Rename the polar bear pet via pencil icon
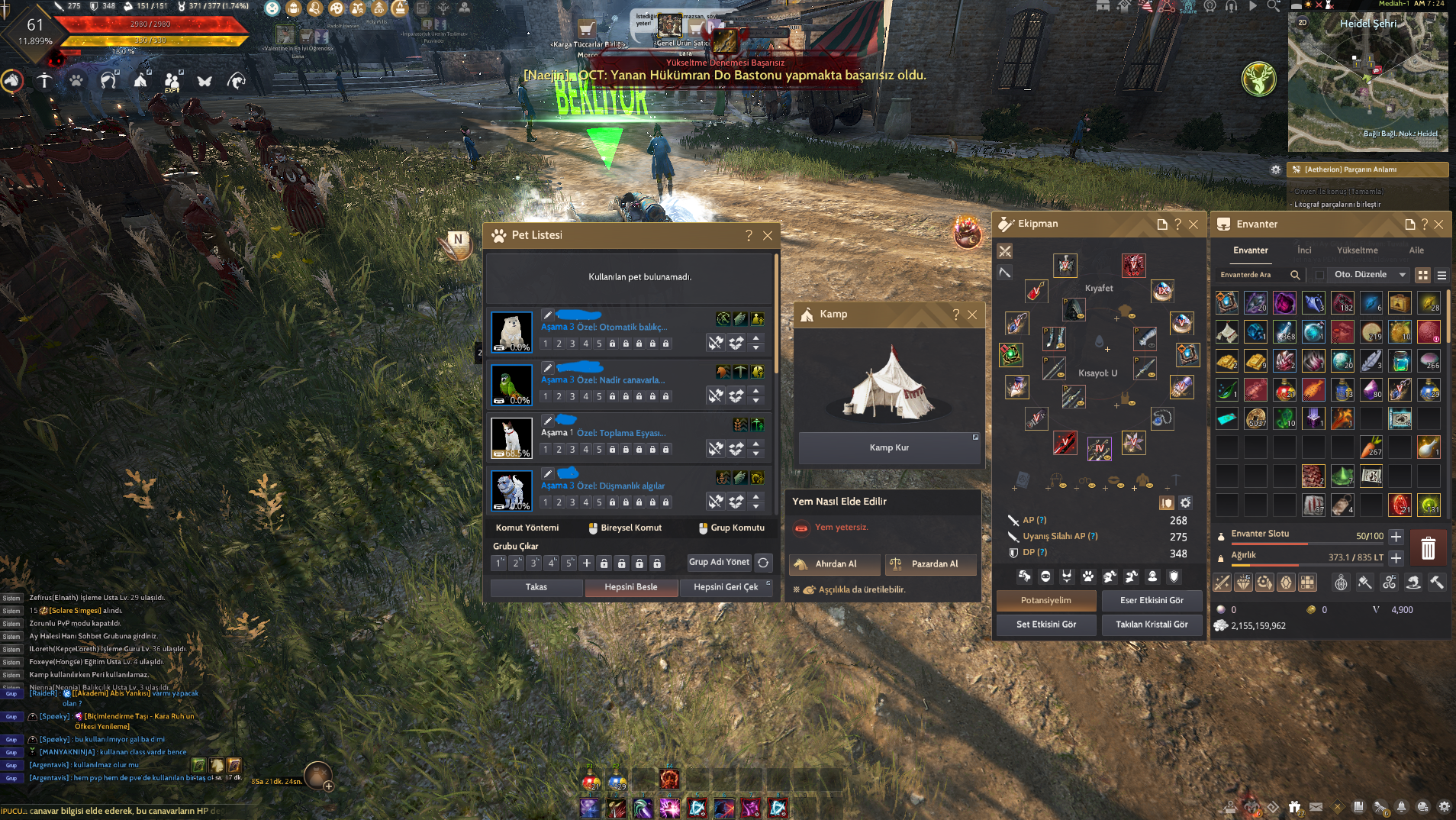This screenshot has height=820, width=1456. [x=547, y=315]
